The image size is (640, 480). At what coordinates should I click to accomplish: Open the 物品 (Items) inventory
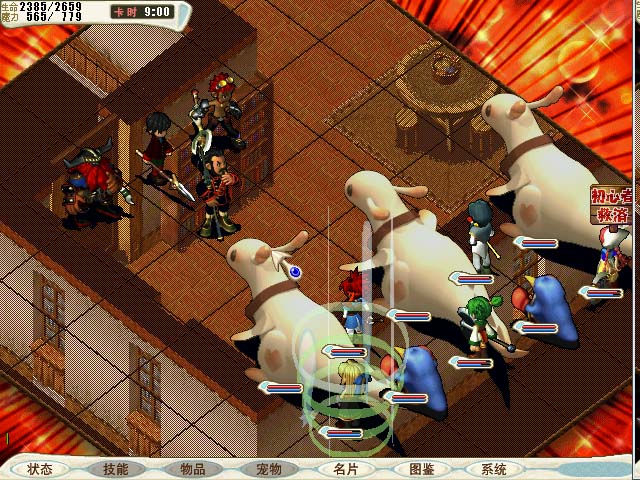tap(192, 469)
